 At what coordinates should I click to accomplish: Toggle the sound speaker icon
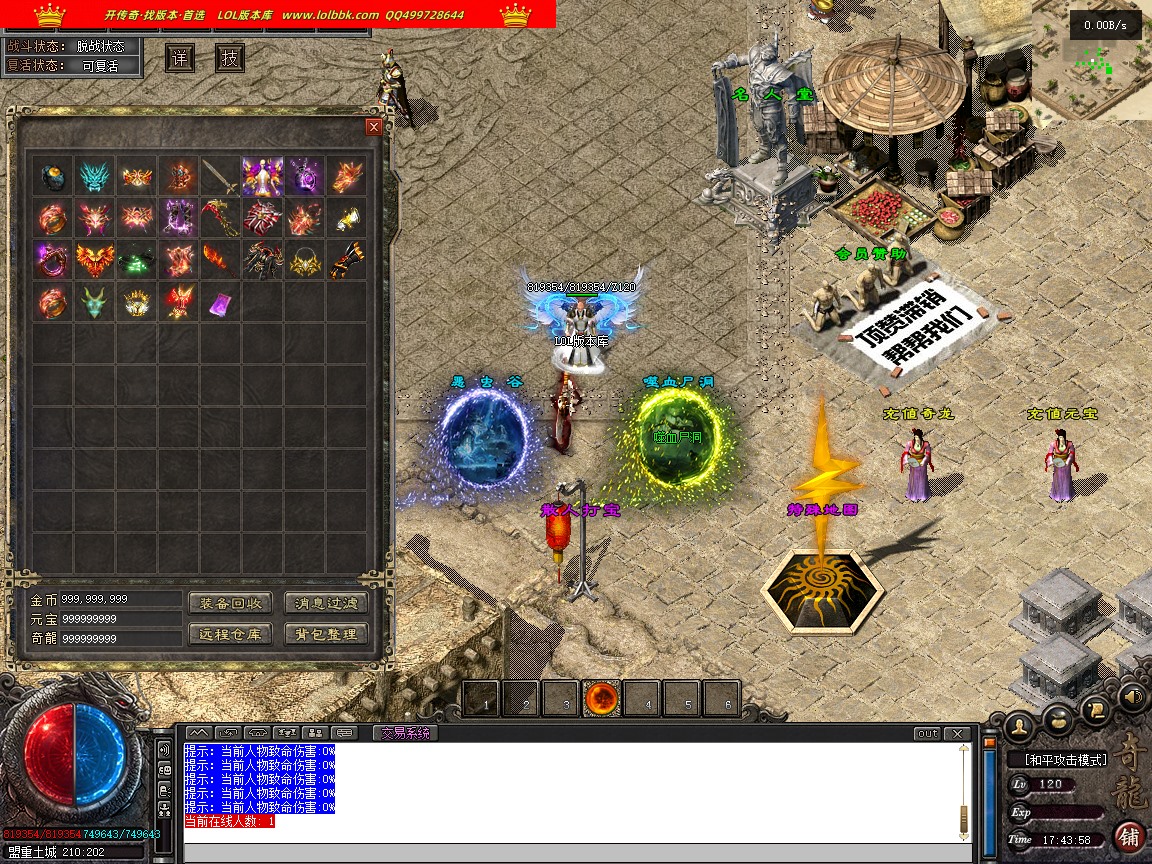pos(1132,696)
